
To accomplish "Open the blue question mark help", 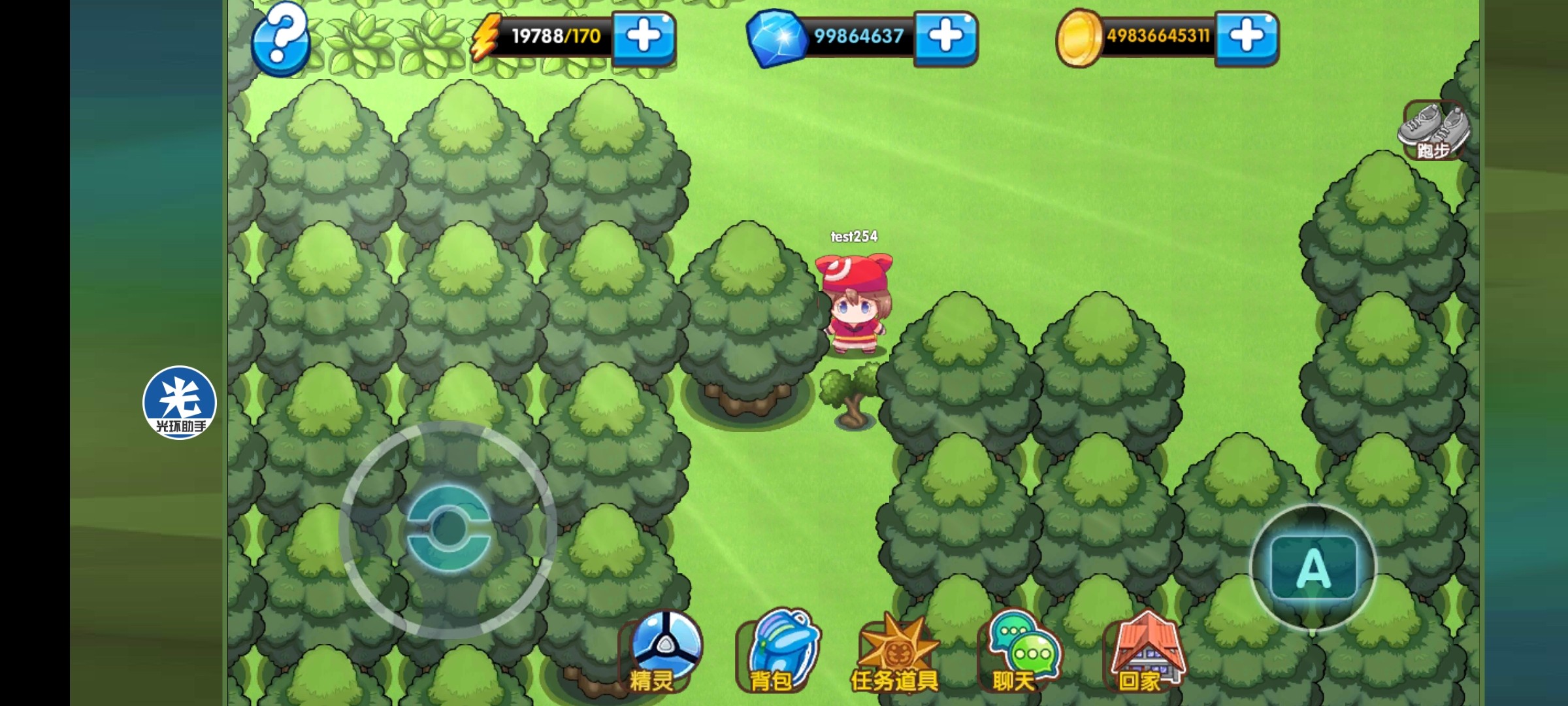I will [280, 39].
